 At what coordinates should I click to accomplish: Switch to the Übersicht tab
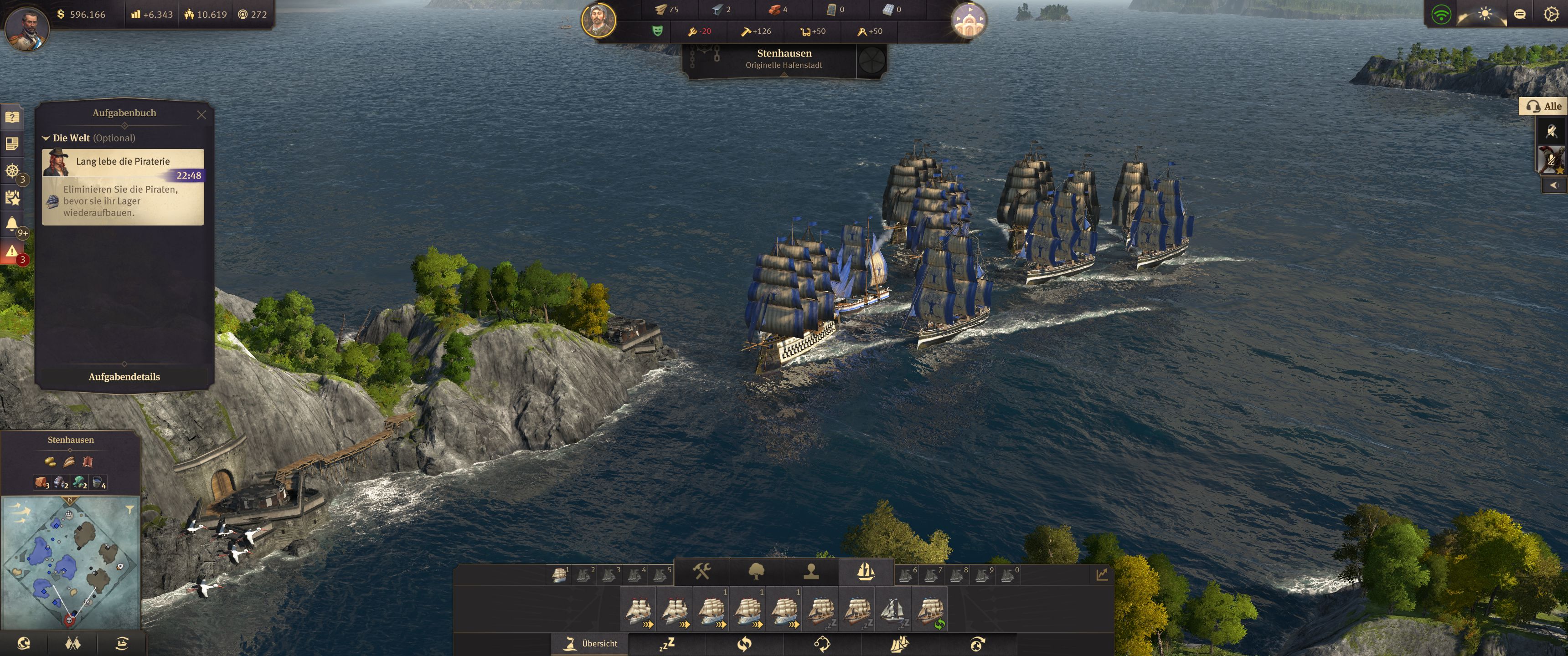(x=589, y=643)
